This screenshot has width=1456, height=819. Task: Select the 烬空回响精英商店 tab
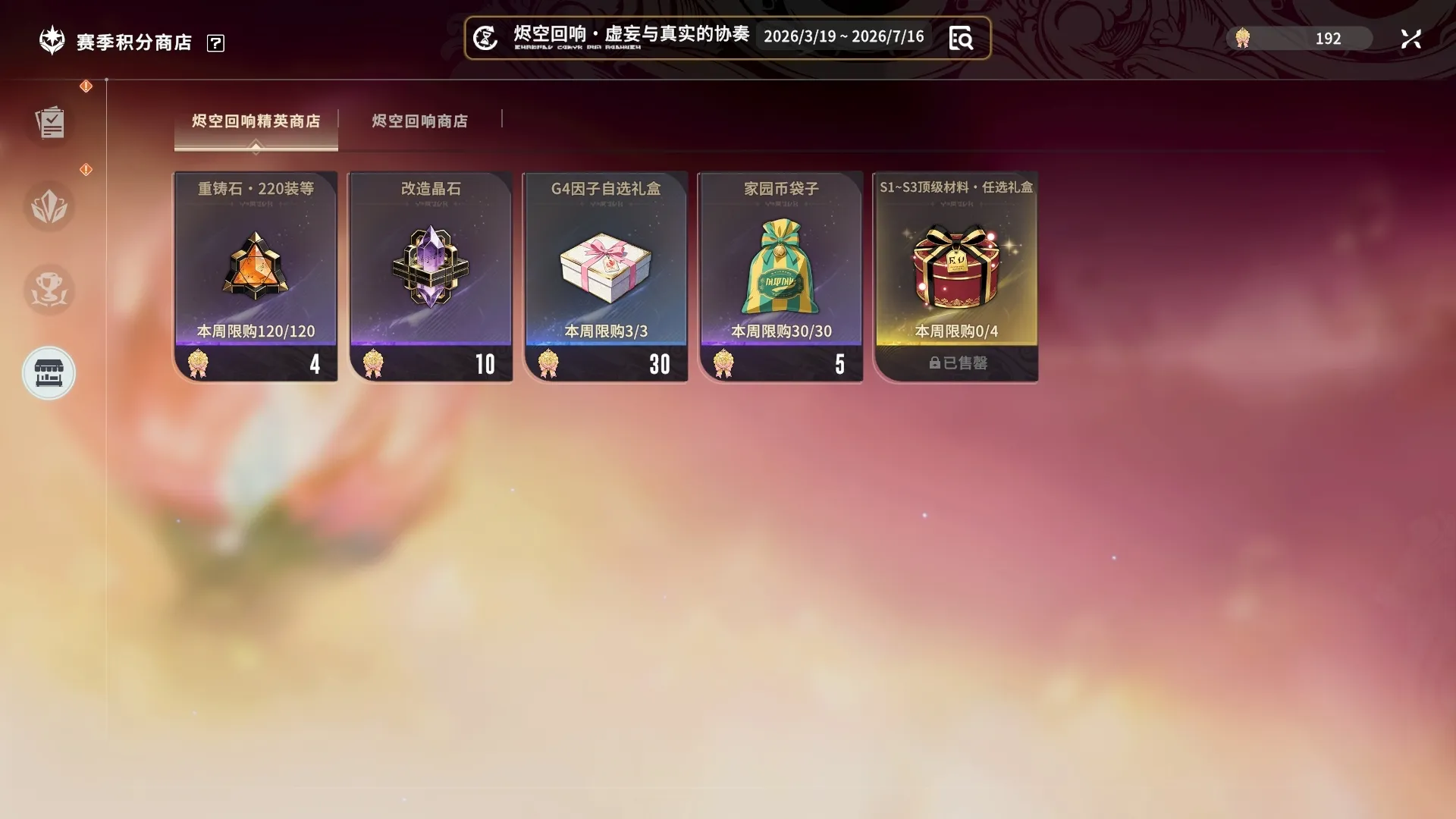256,121
